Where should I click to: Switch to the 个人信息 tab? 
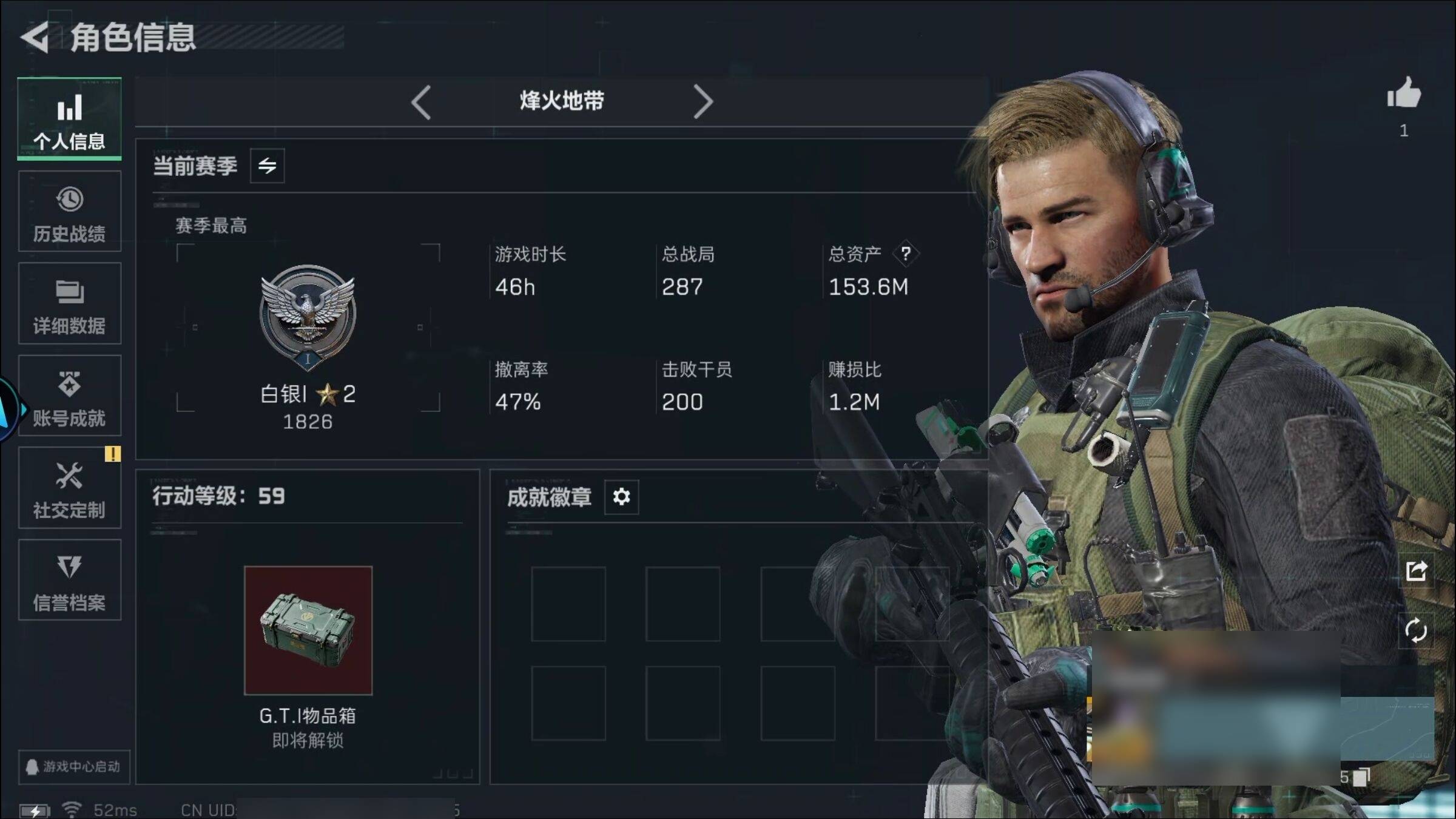tap(69, 120)
